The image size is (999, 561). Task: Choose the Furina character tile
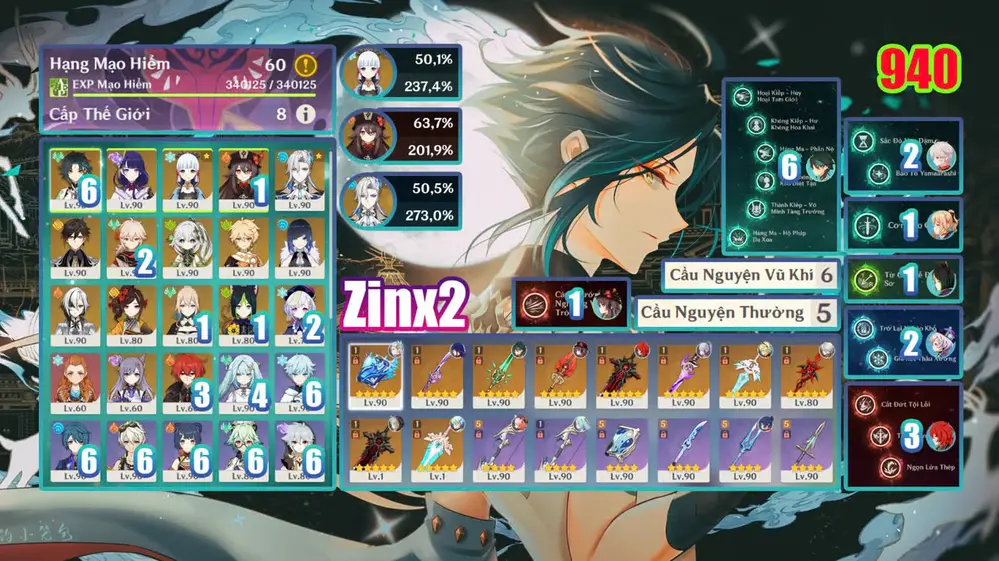(299, 313)
